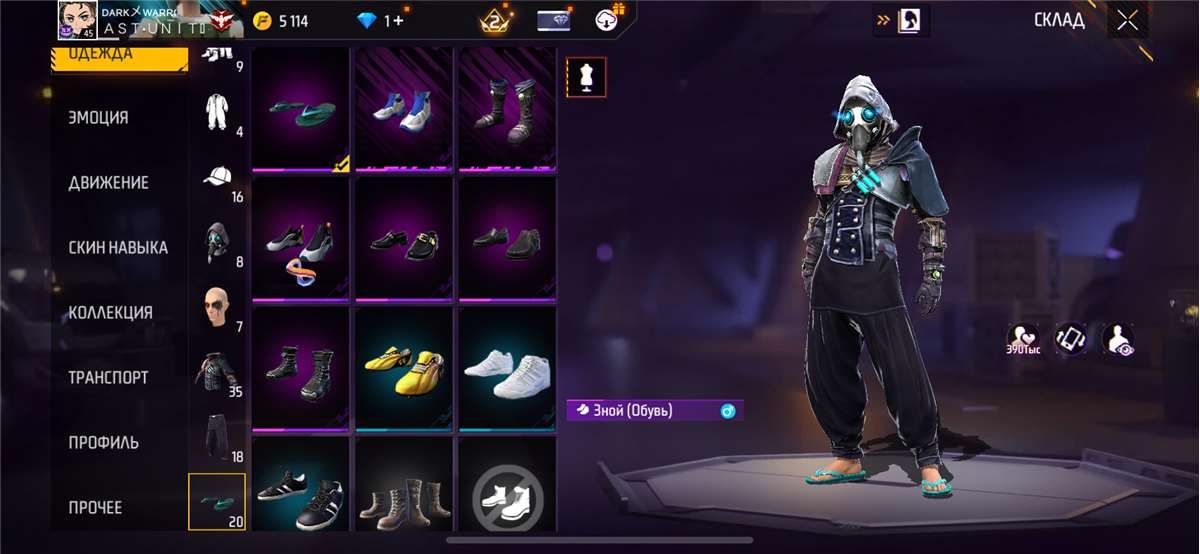Open the Коллекция category

(110, 312)
